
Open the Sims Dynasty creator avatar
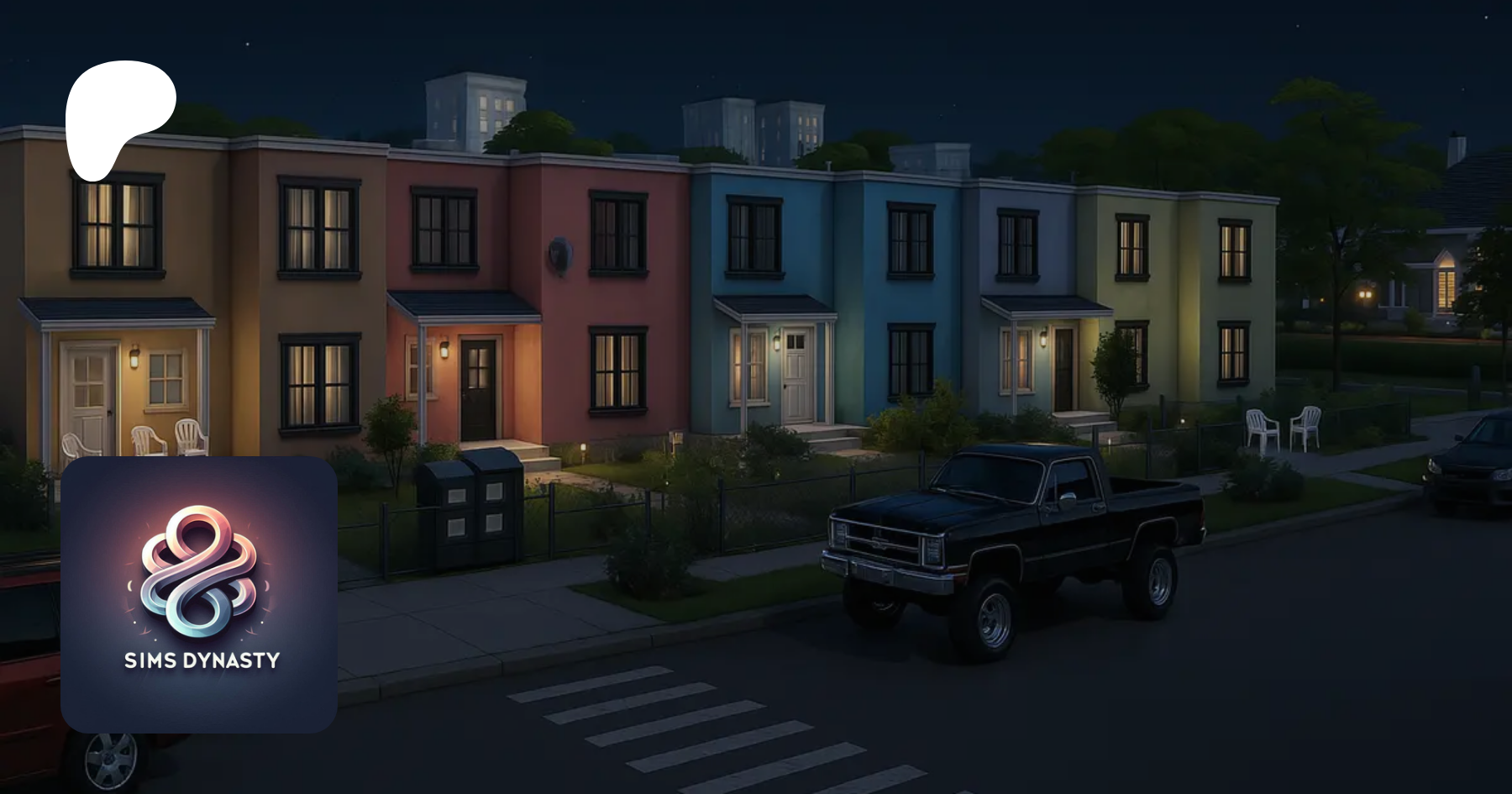point(199,594)
